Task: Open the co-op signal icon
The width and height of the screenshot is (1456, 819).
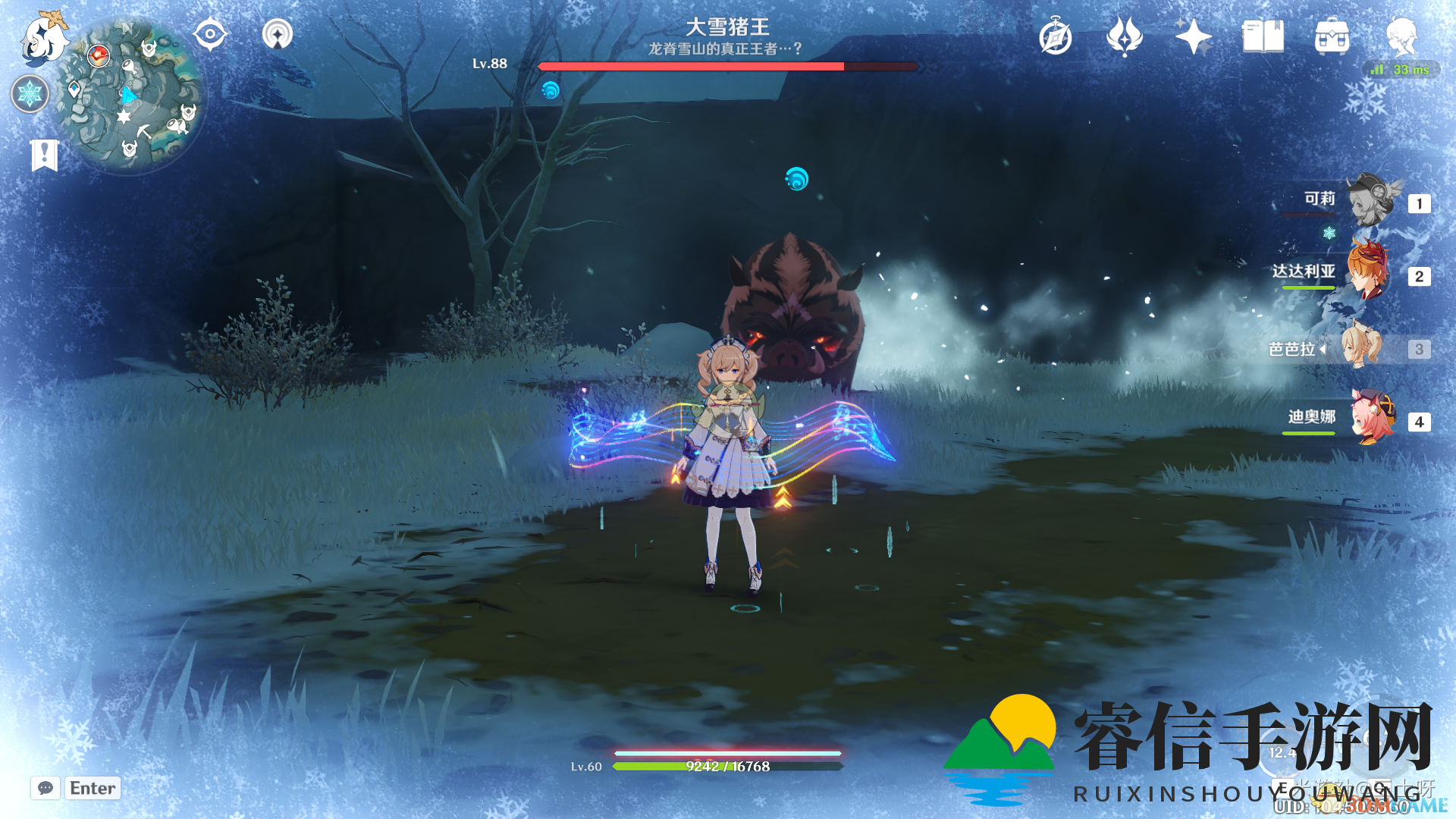Action: pyautogui.click(x=278, y=35)
